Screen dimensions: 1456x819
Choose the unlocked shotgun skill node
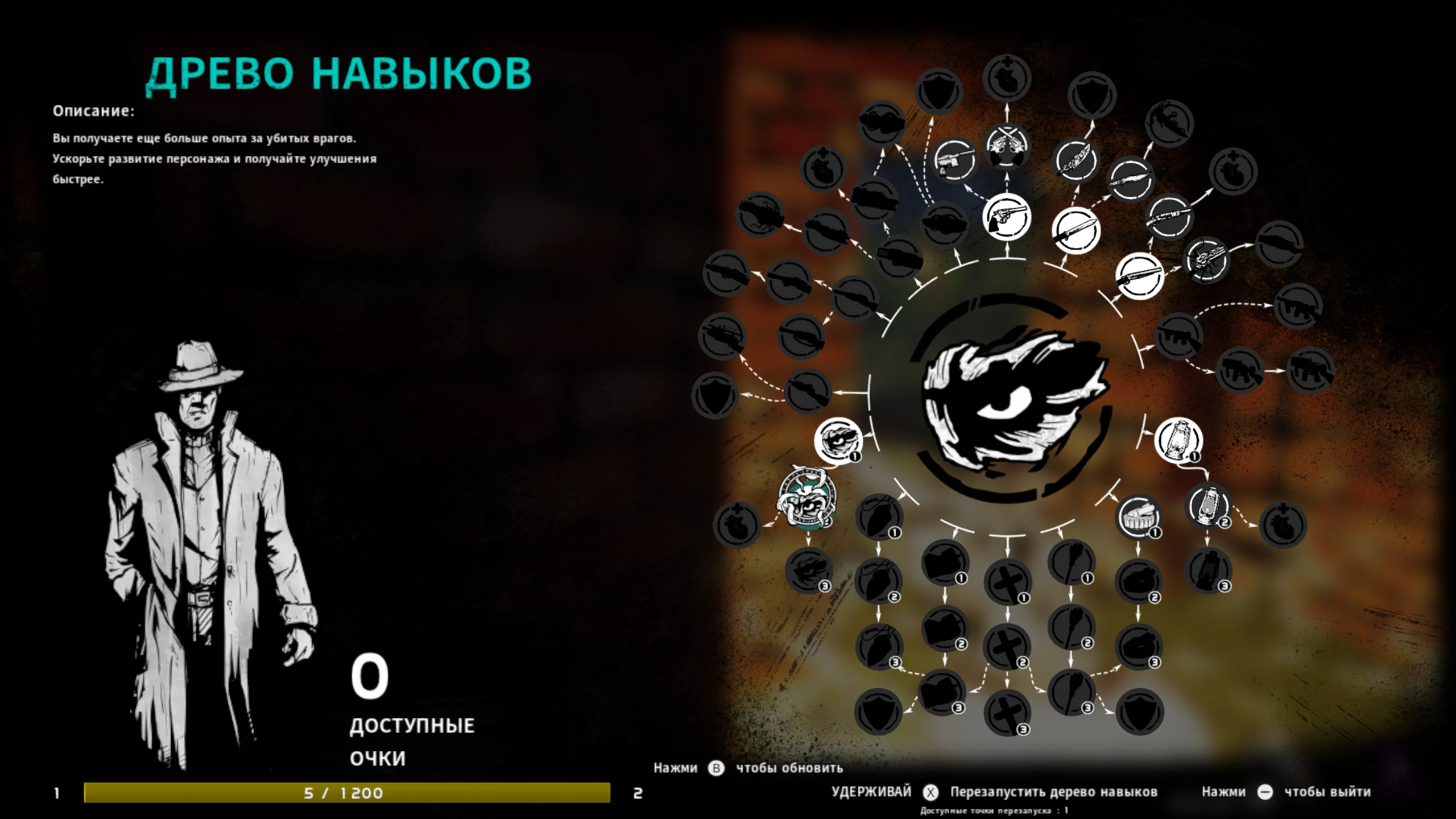(1139, 276)
